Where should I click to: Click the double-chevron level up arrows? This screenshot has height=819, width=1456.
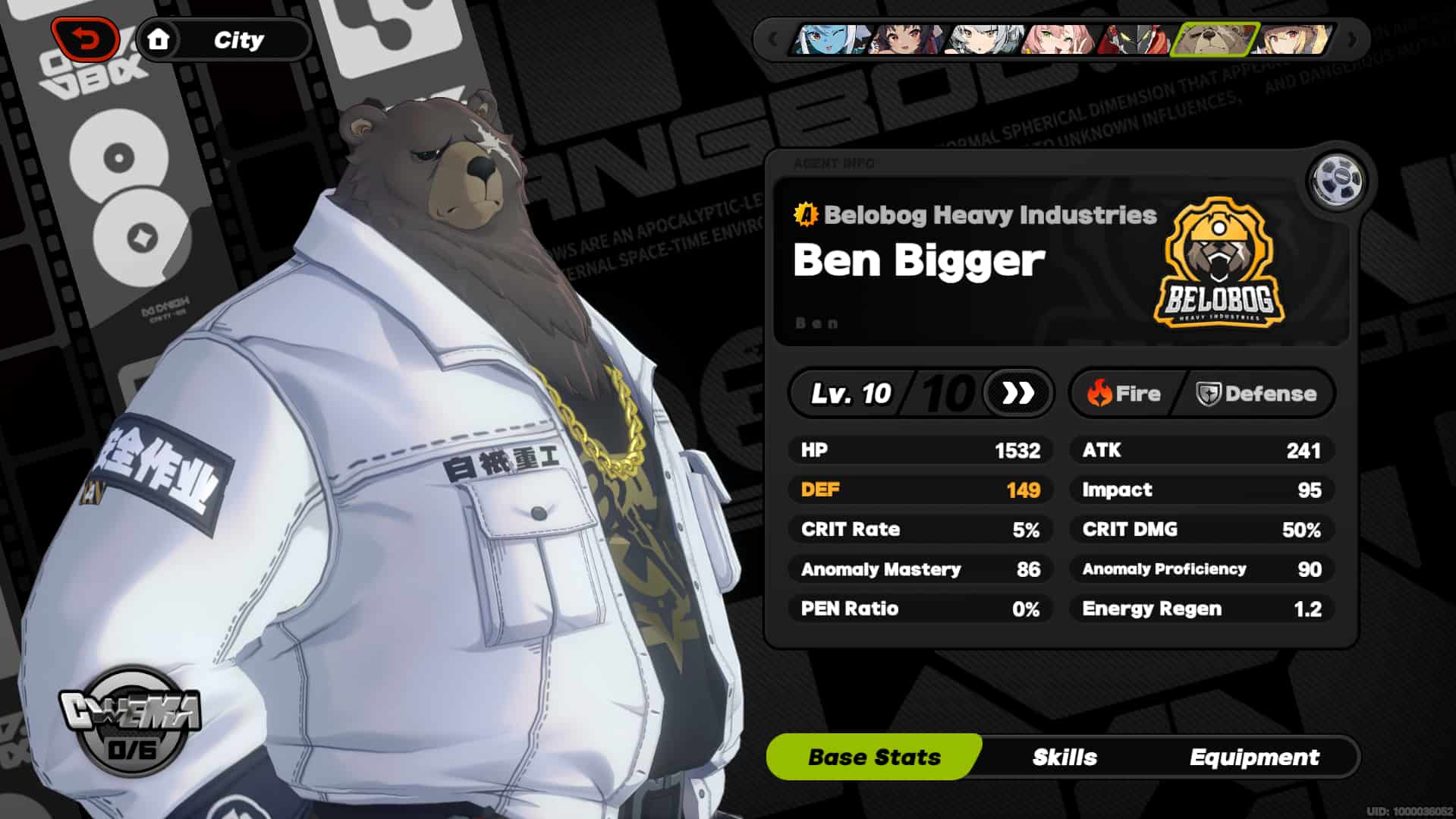click(1017, 393)
